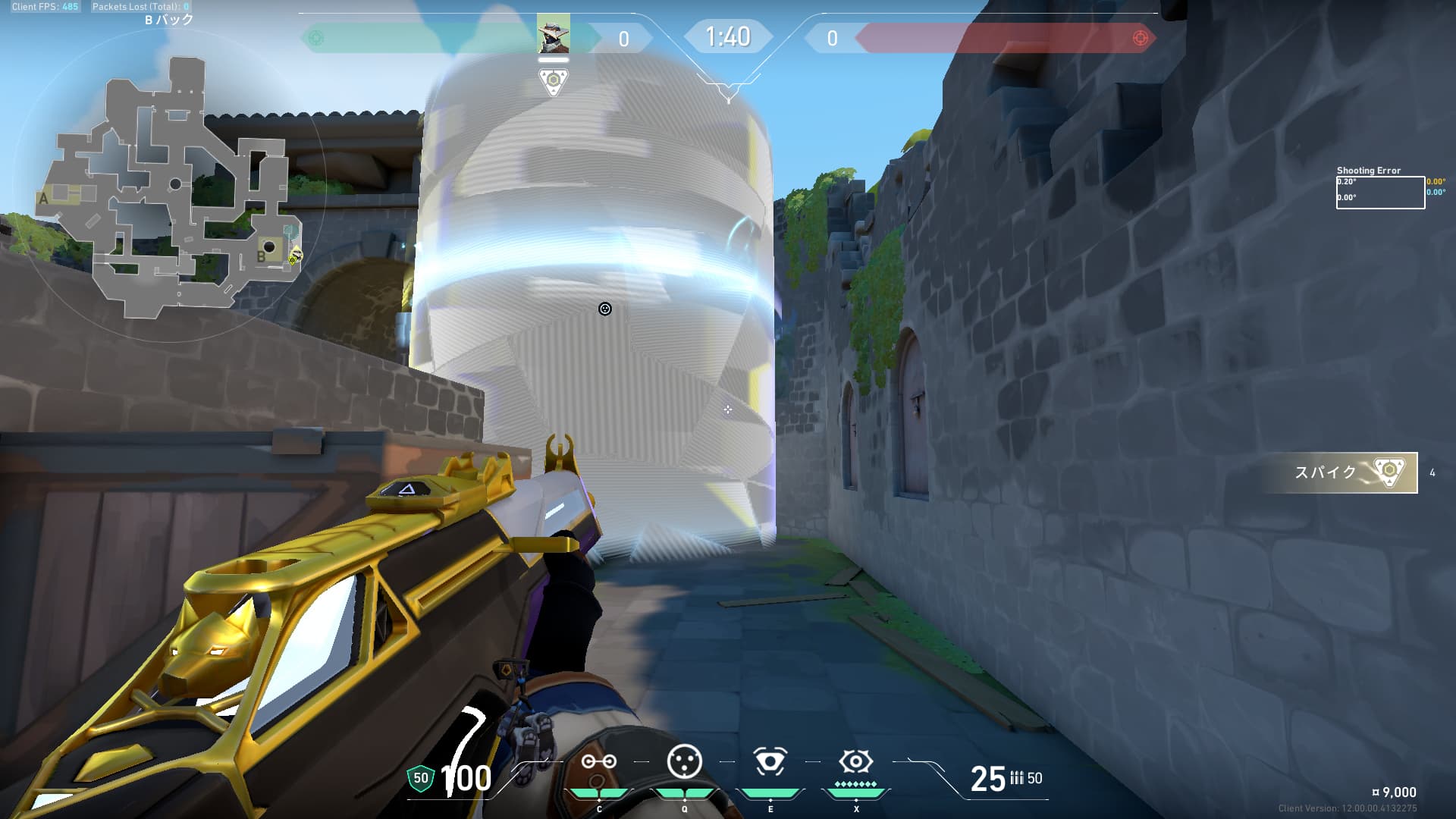Trigger the Neural Theft ultimate icon
The width and height of the screenshot is (1456, 819).
855,761
